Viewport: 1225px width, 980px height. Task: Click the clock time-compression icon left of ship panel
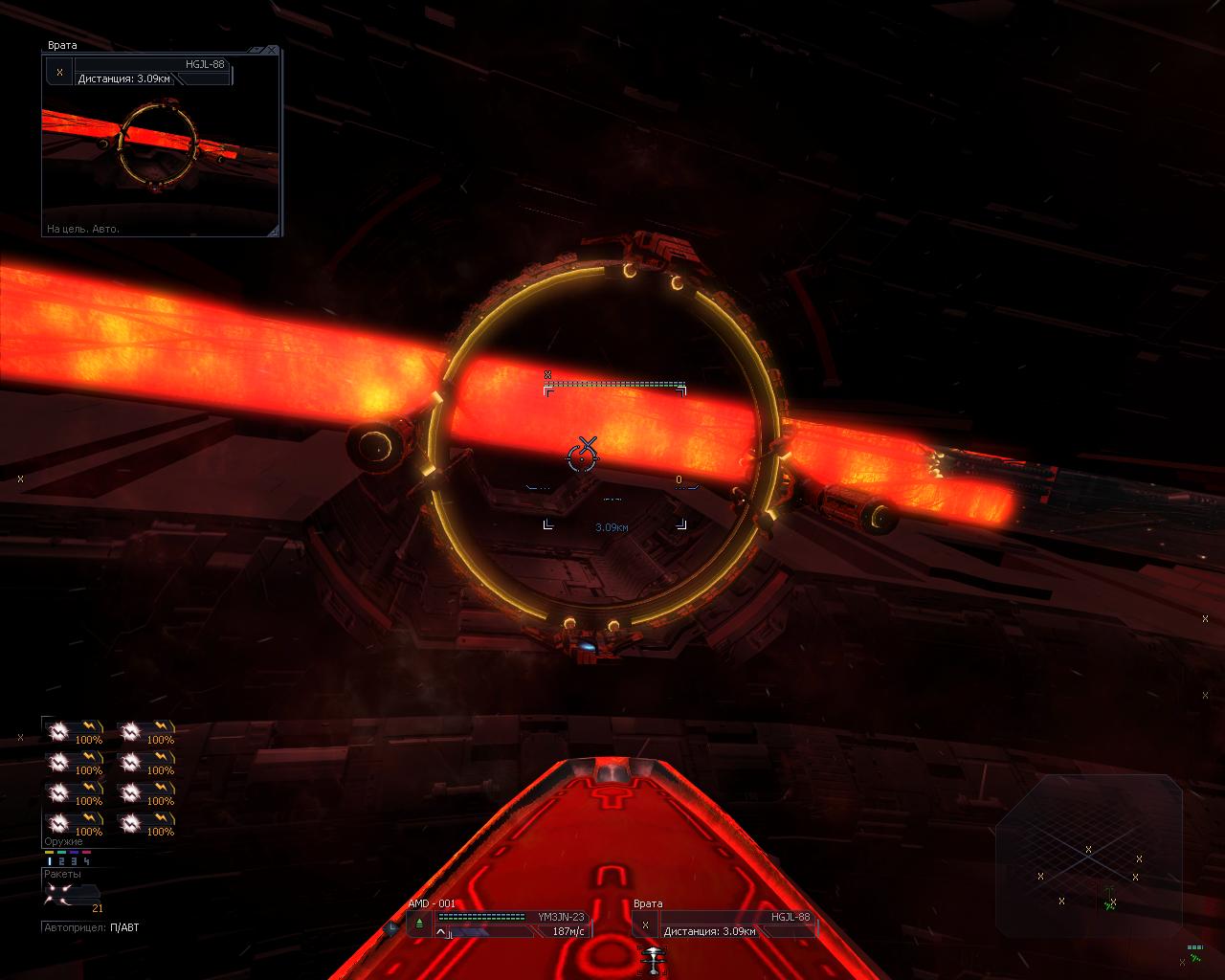[391, 927]
